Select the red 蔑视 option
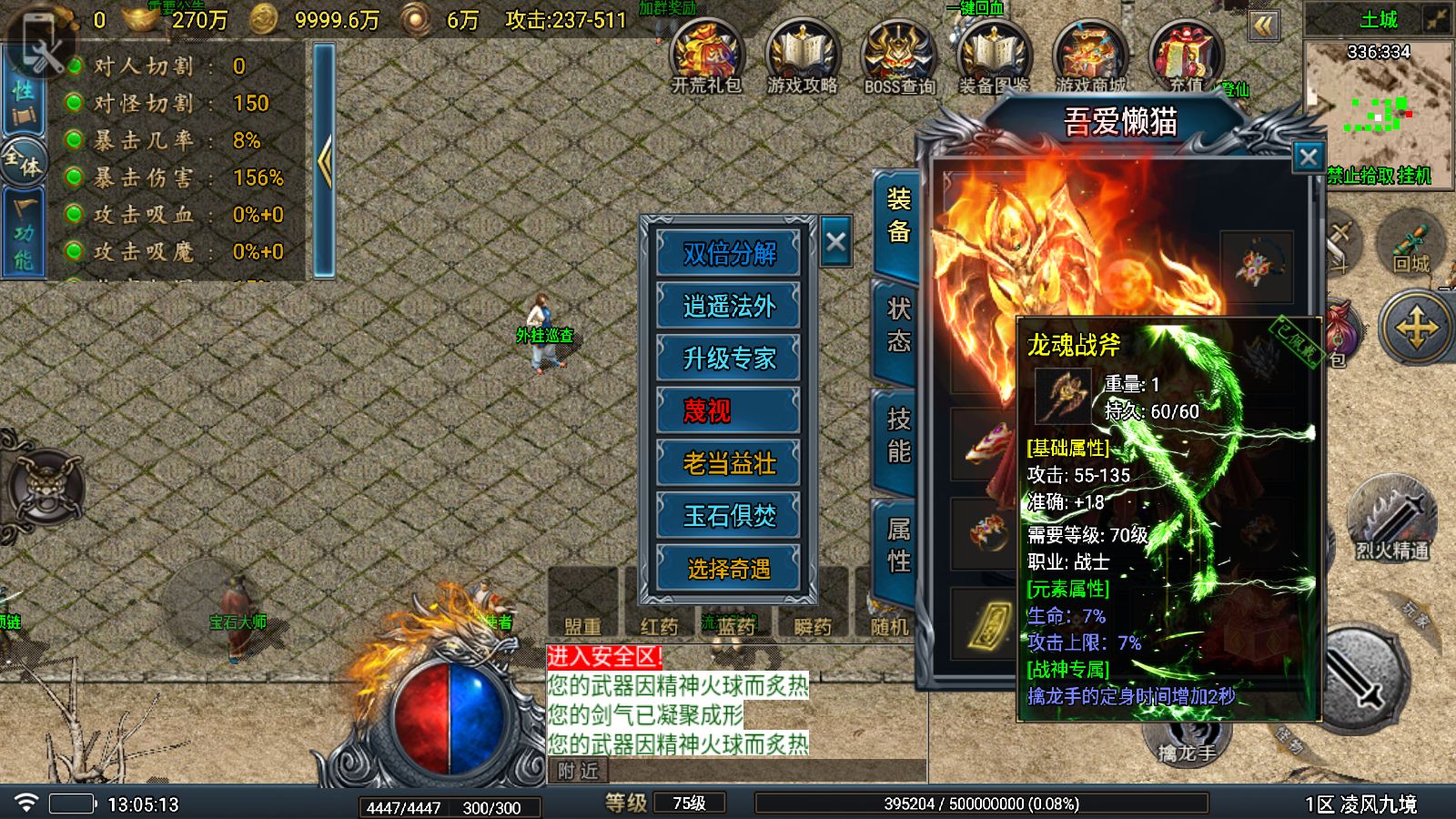This screenshot has height=819, width=1456. 729,410
